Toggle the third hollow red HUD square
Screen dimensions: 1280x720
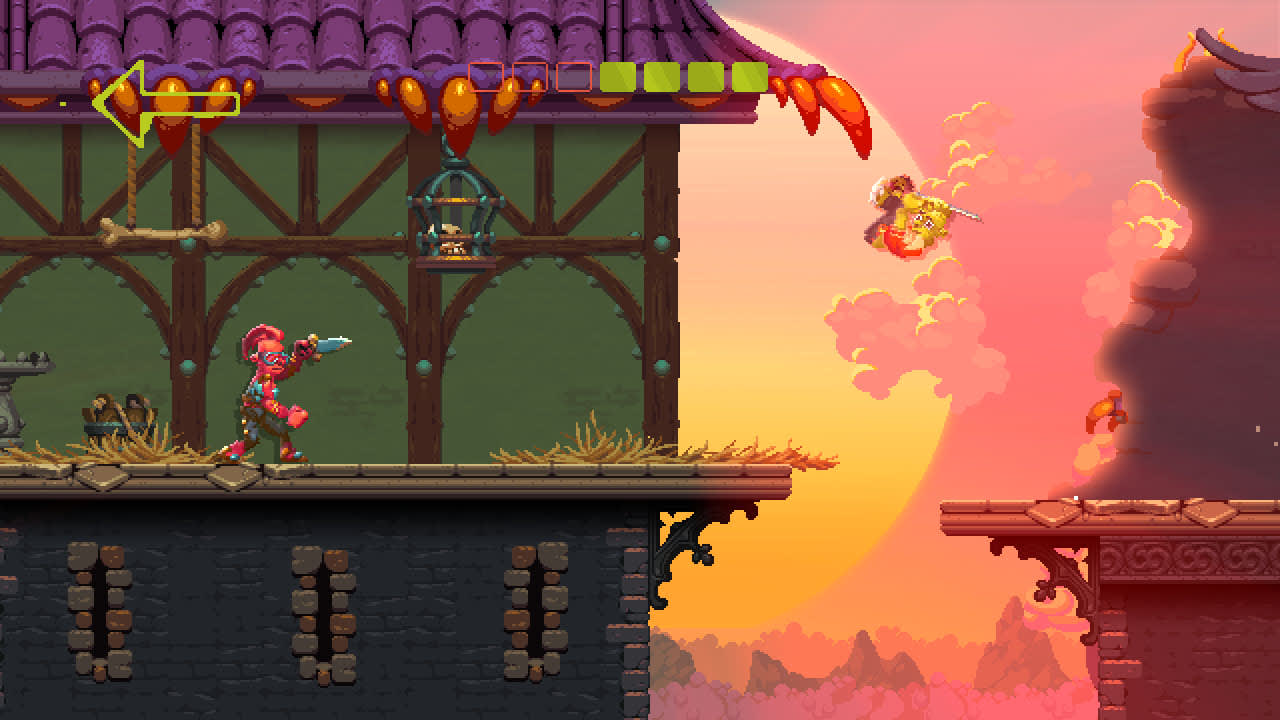click(572, 77)
